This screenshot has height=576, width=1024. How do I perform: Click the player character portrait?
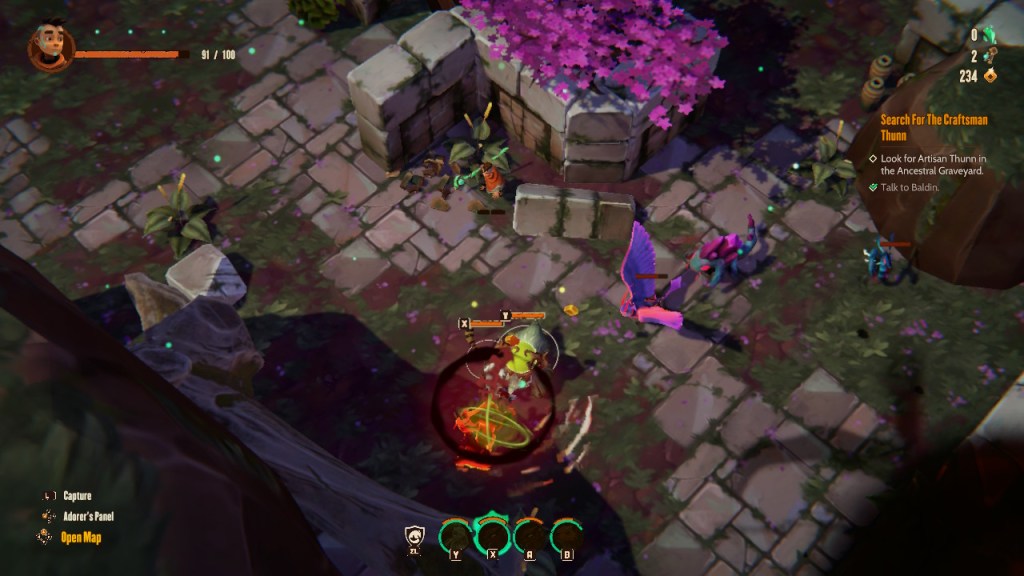pos(46,49)
